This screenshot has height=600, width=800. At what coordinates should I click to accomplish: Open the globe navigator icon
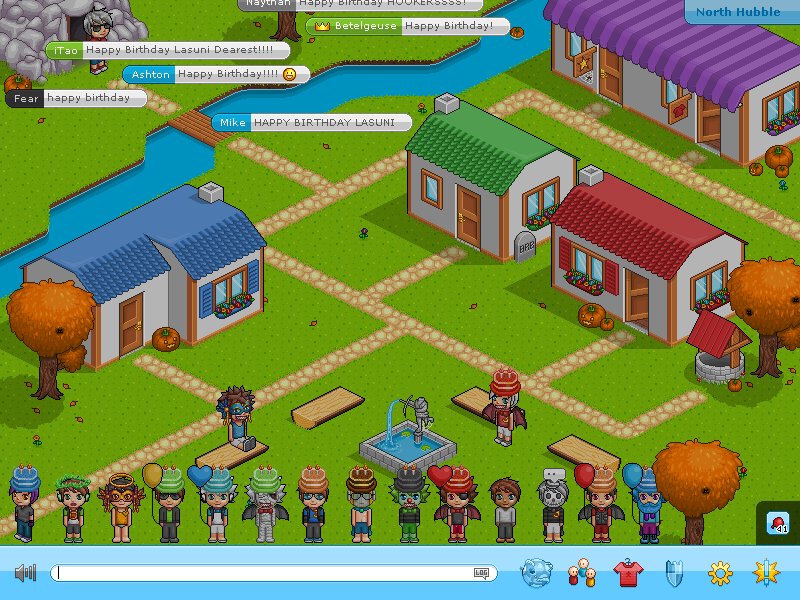pos(536,573)
